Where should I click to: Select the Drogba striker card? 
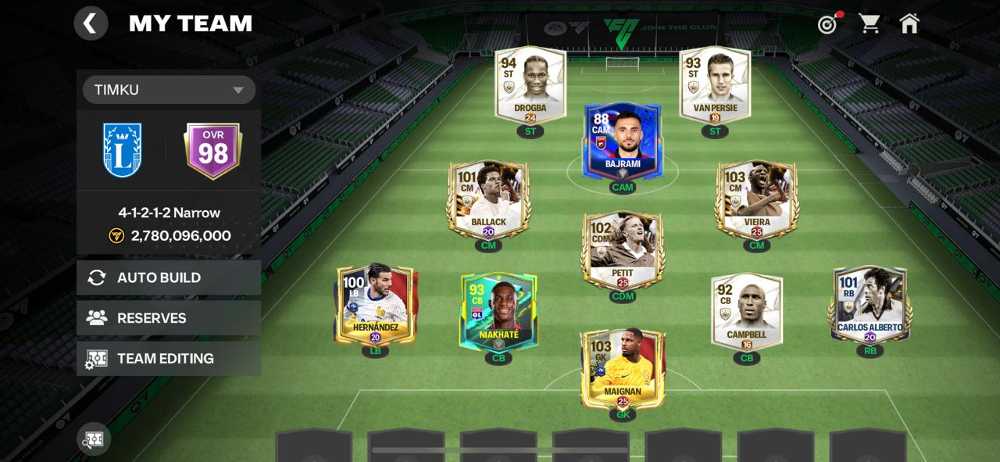pos(530,89)
